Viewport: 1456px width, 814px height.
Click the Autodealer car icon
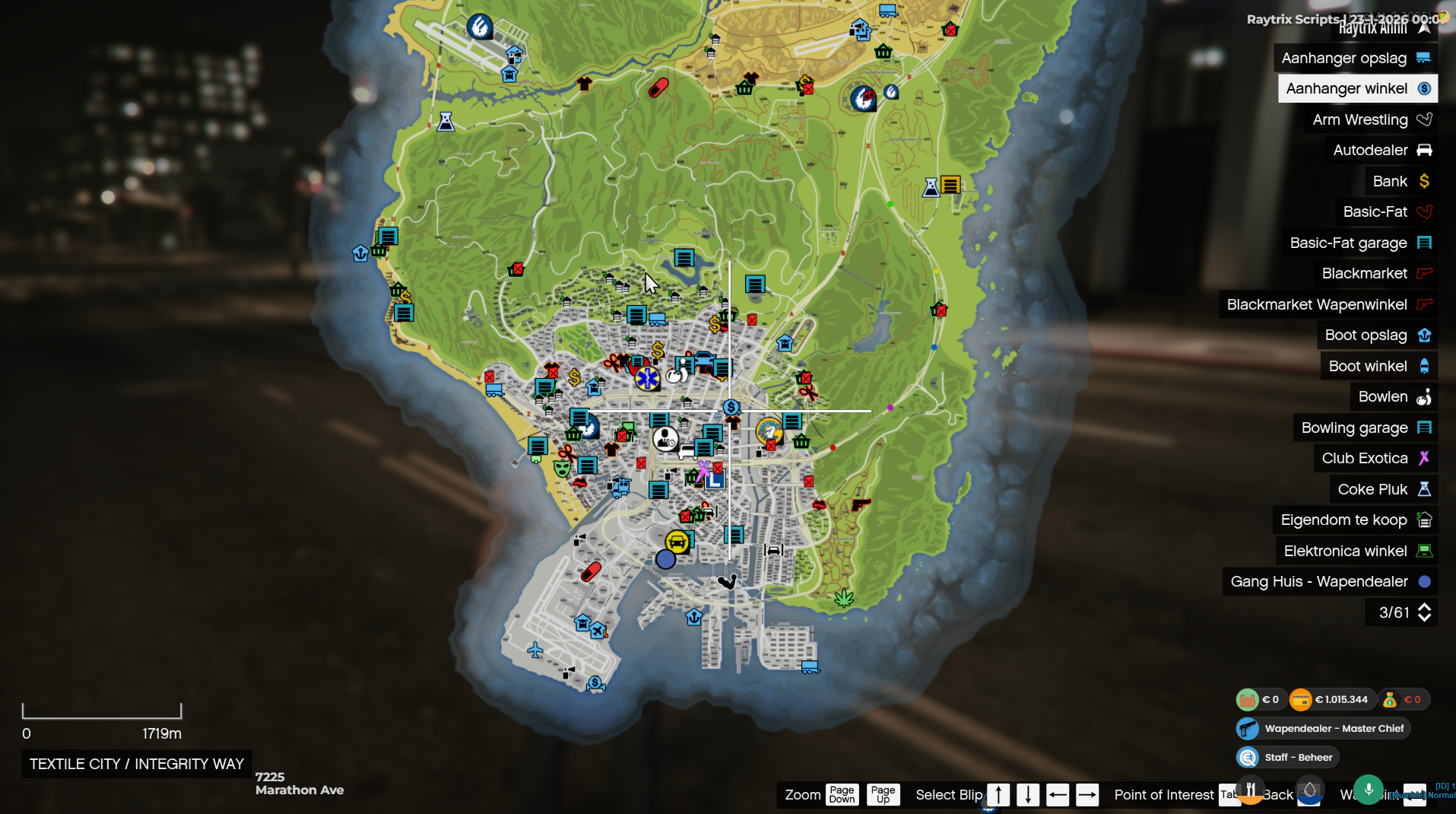click(1426, 150)
